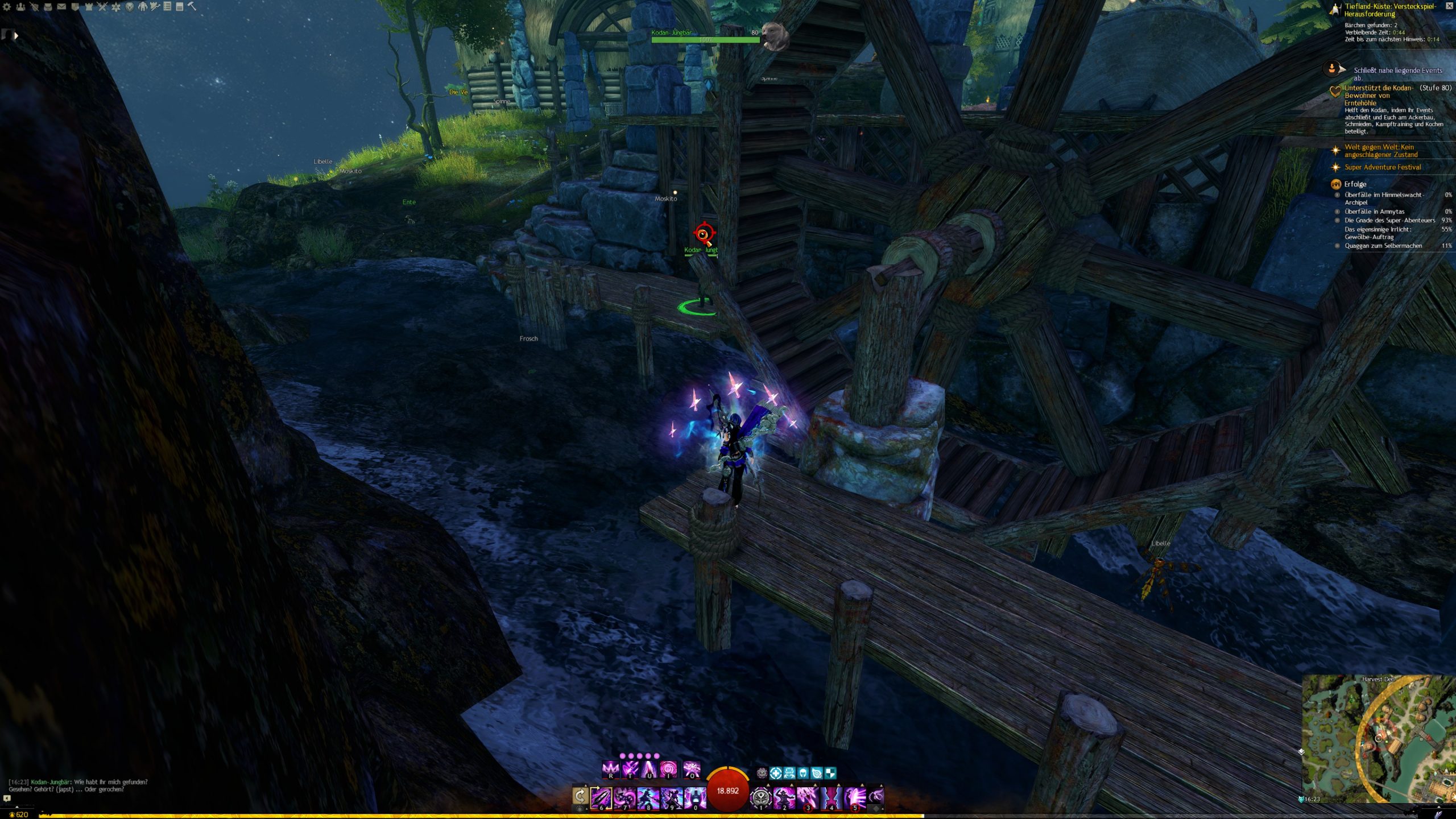The image size is (1456, 819).
Task: Select the Quaggan zum Selbermachen achievement
Action: coord(1383,246)
